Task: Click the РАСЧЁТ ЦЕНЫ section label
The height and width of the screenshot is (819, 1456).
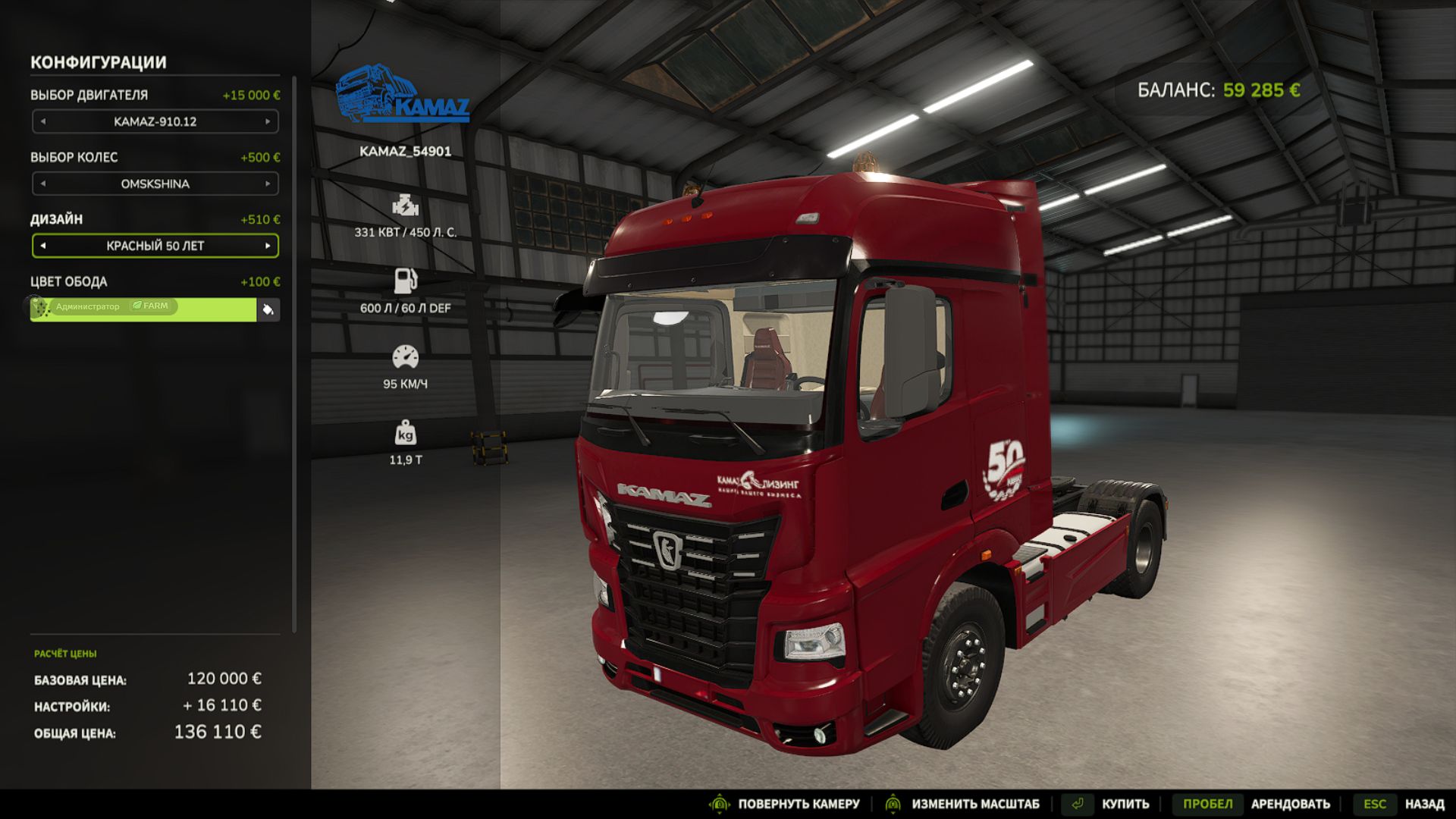Action: coord(67,653)
